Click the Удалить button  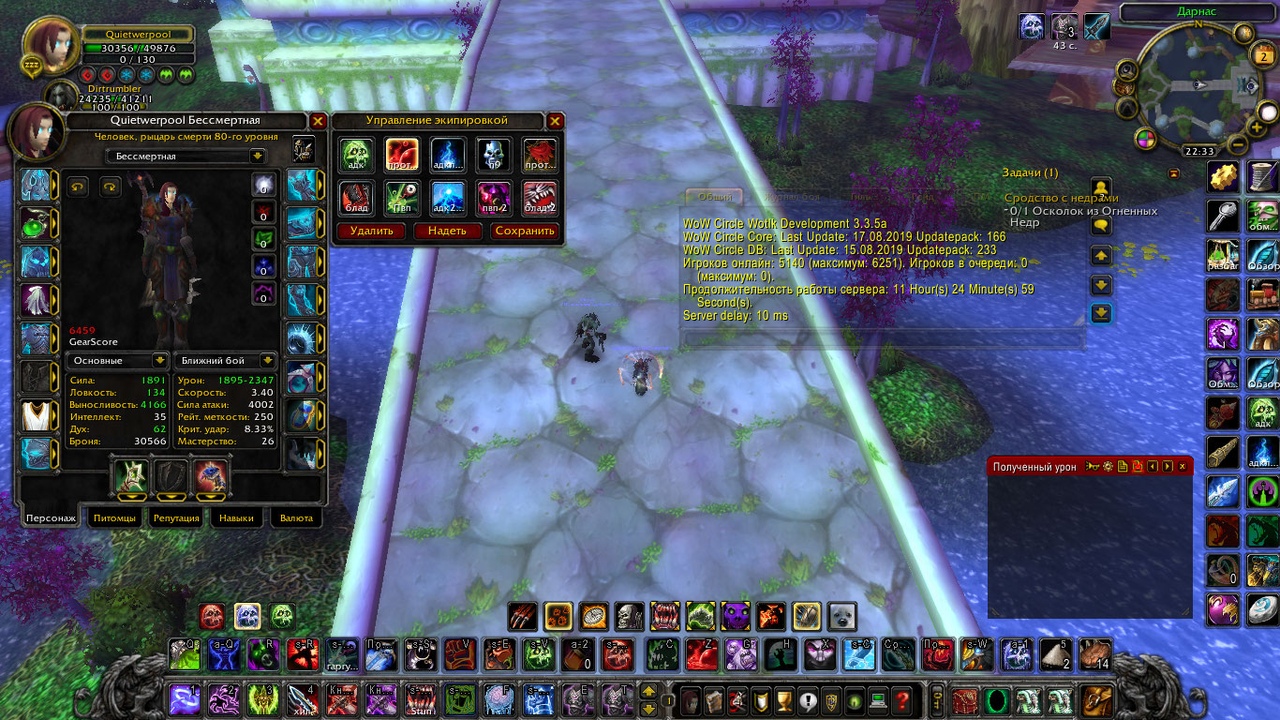coord(371,231)
